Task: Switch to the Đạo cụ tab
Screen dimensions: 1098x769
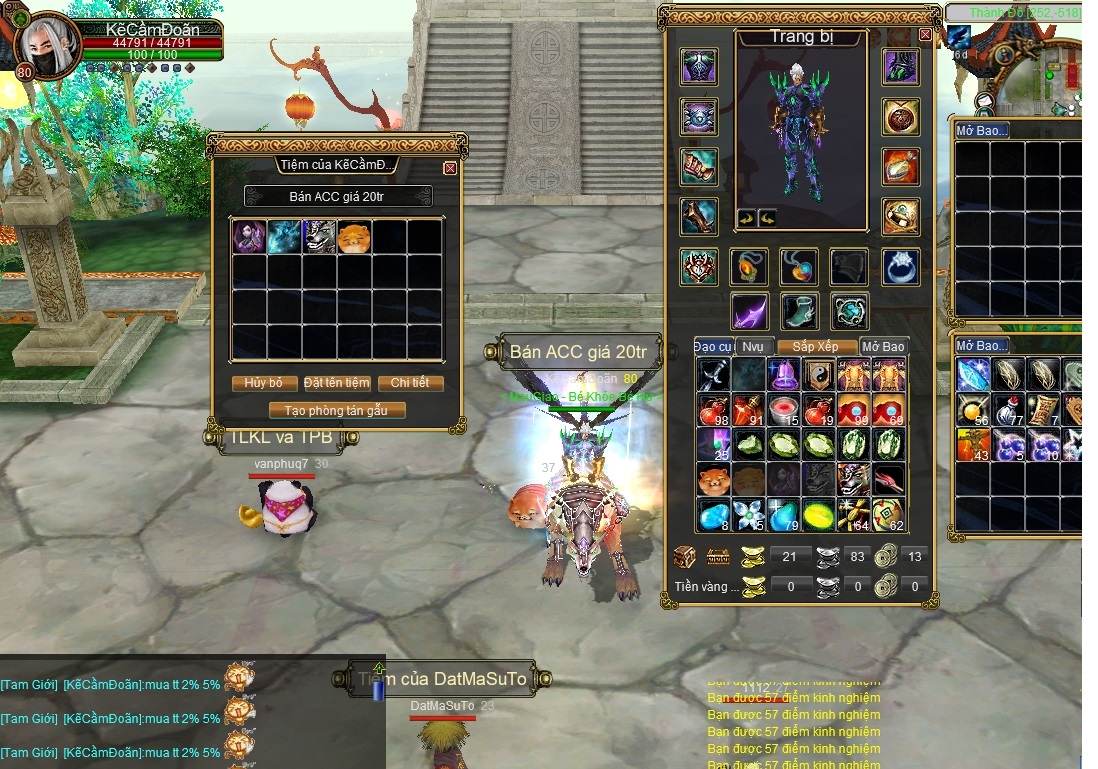Action: click(713, 346)
